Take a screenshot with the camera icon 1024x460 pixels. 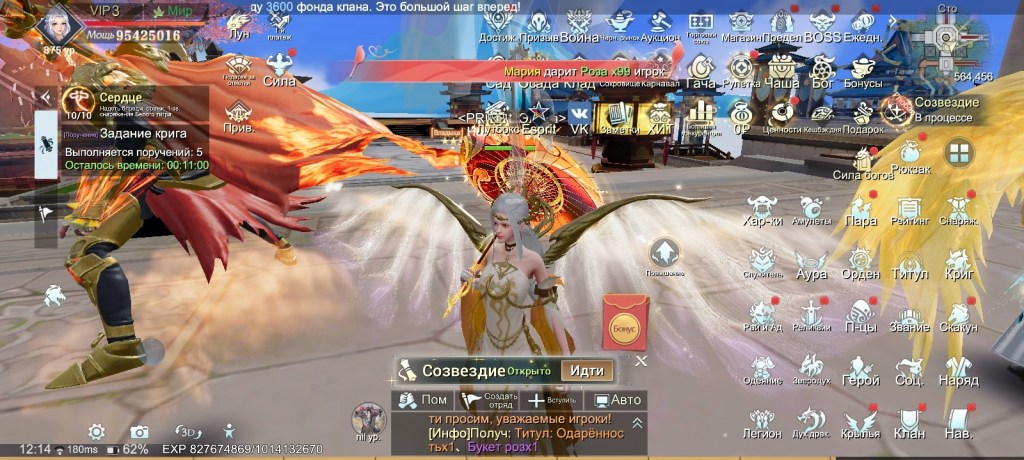(x=140, y=431)
